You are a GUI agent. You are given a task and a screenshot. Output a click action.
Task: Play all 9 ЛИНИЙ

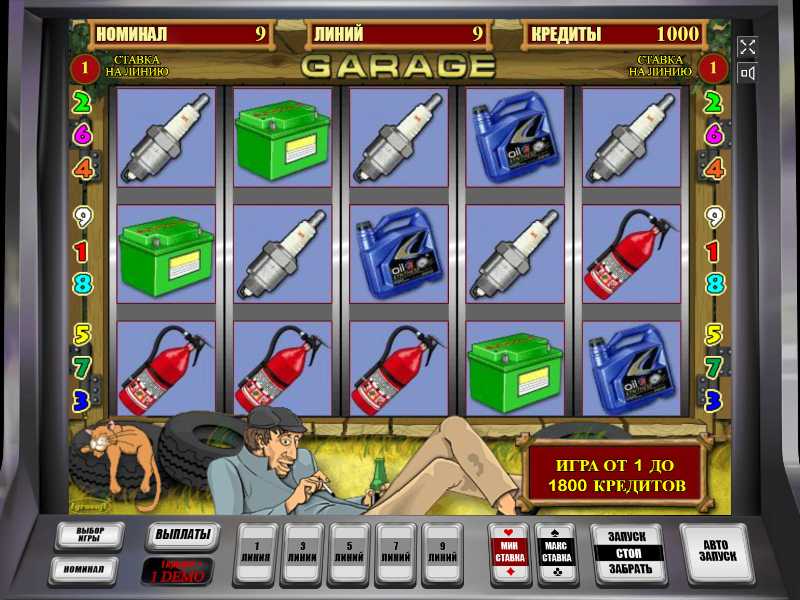click(442, 553)
